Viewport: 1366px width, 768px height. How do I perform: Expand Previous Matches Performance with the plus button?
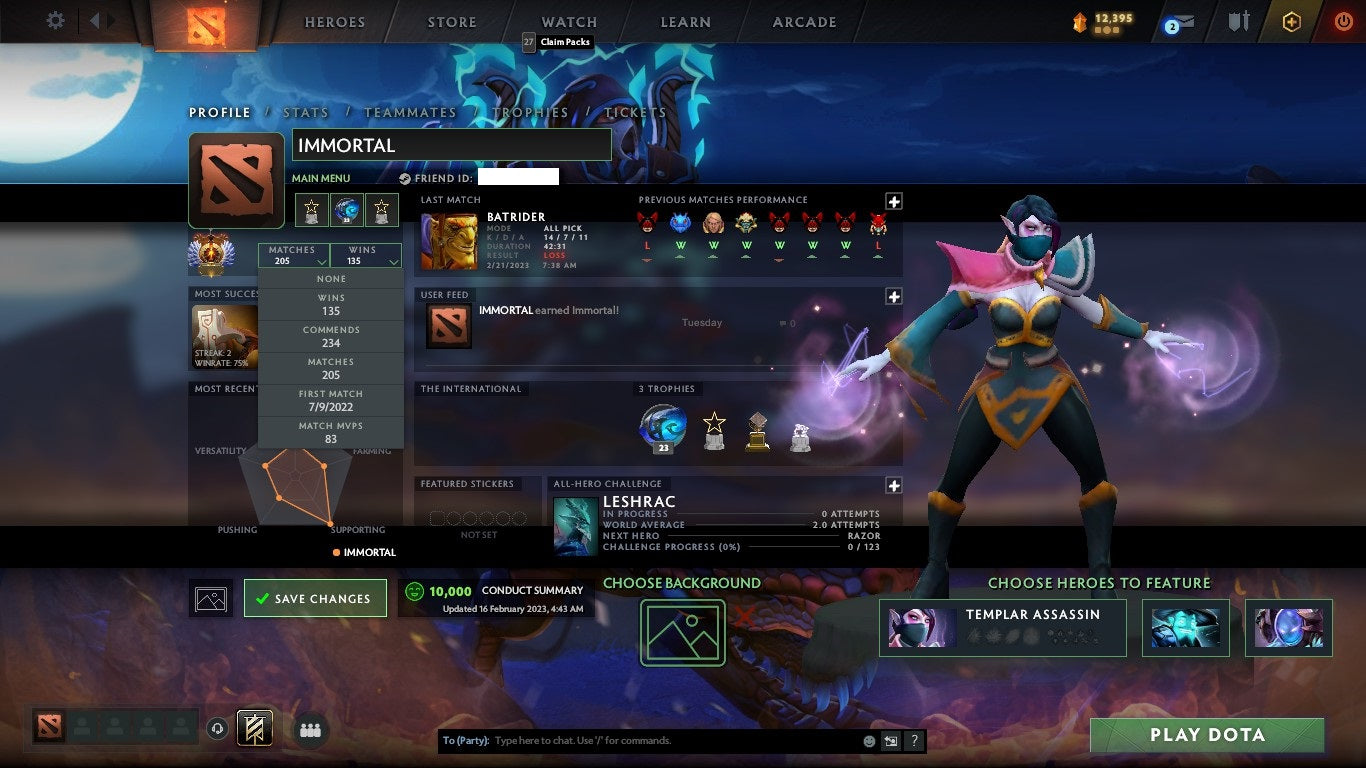893,201
